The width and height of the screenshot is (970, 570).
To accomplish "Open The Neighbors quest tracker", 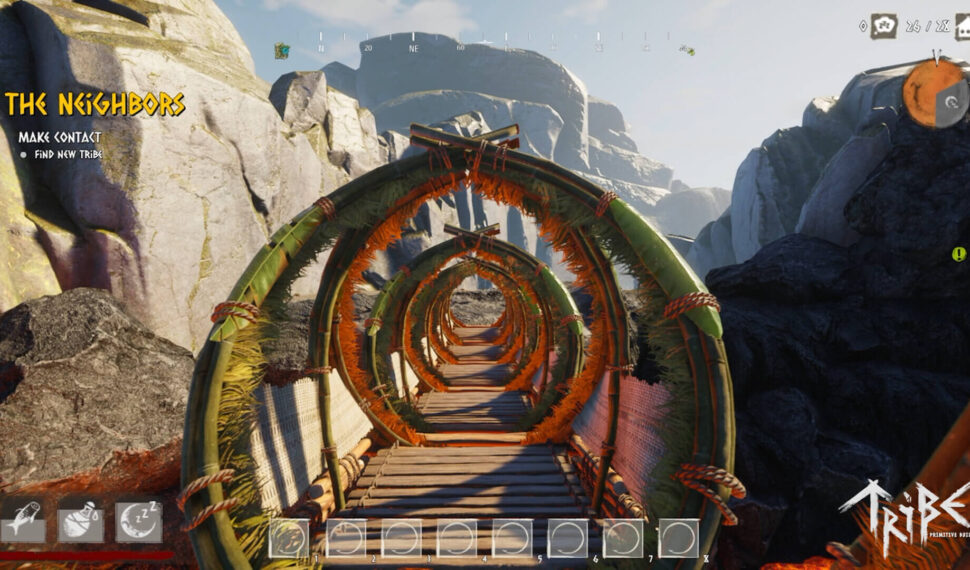I will [x=95, y=104].
